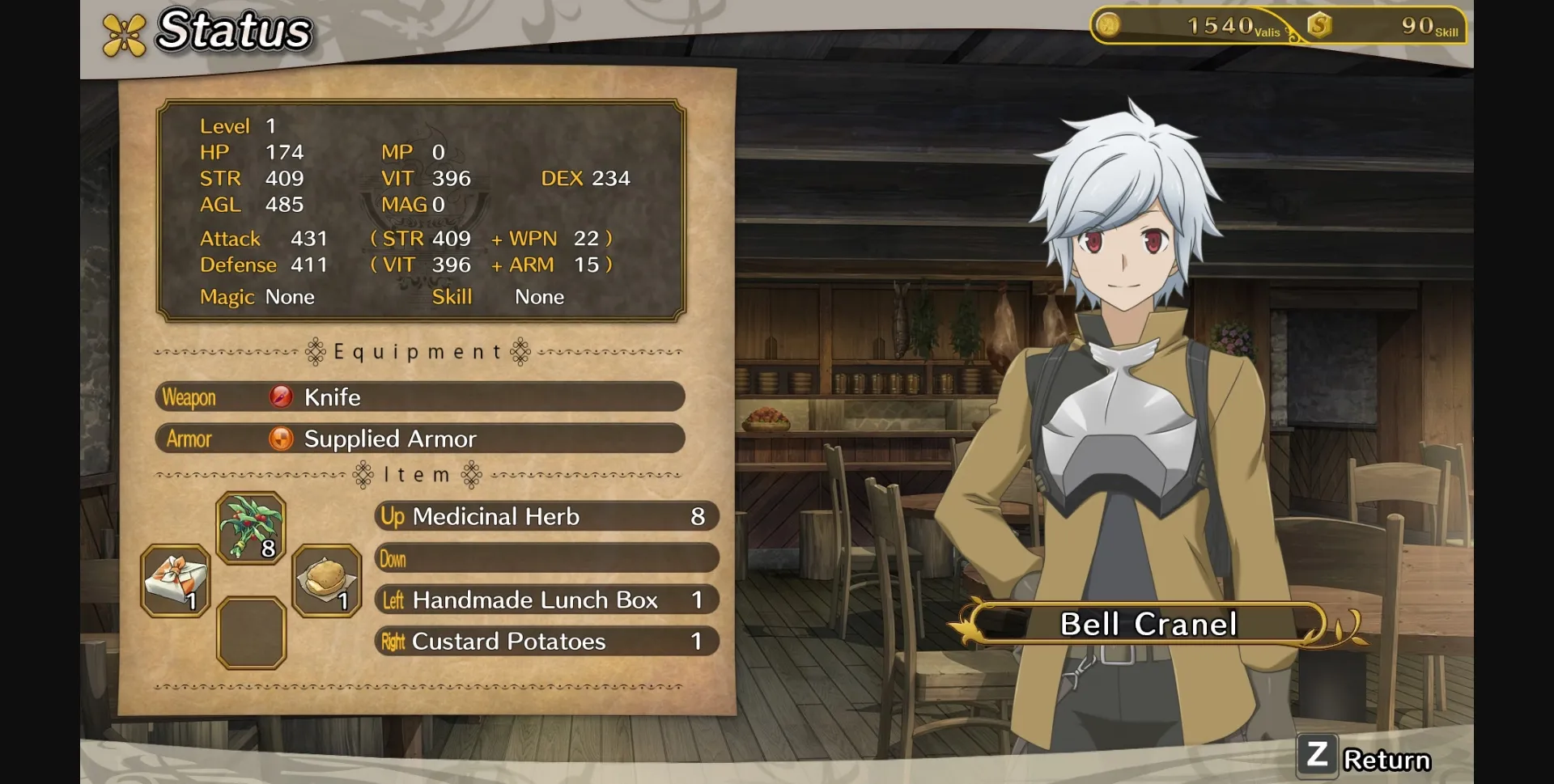Click the Skill points gem icon
This screenshot has height=784, width=1554.
point(1319,25)
